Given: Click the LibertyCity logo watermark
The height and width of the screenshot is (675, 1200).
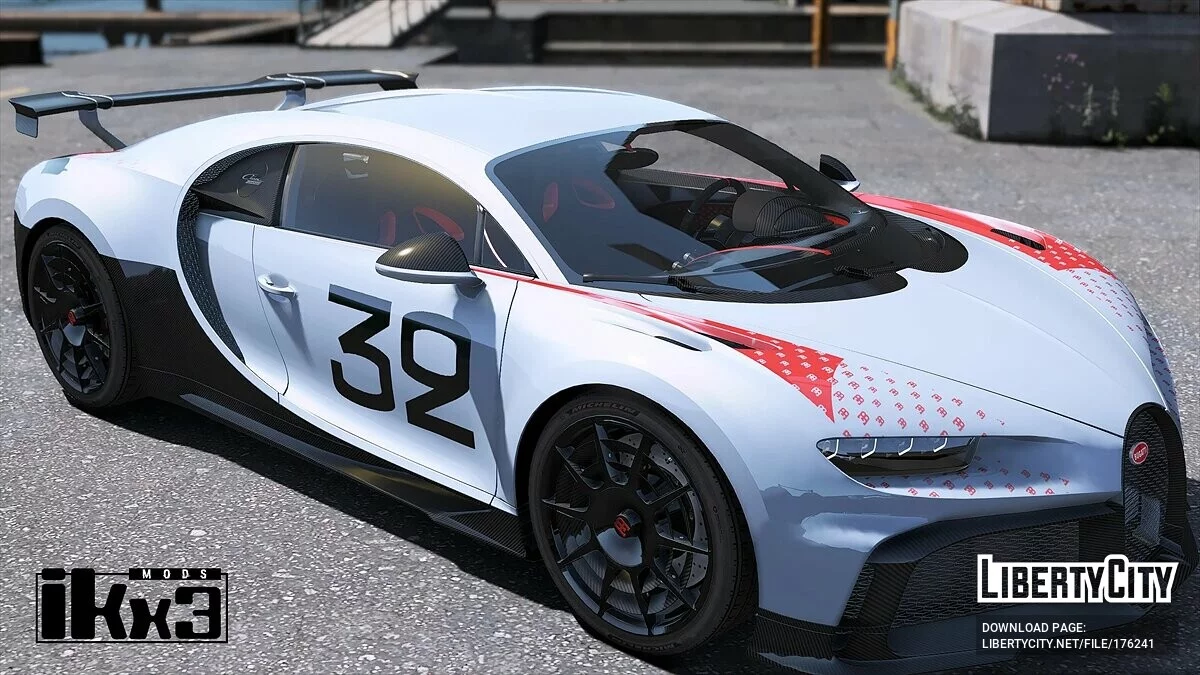Looking at the screenshot, I should (1077, 580).
